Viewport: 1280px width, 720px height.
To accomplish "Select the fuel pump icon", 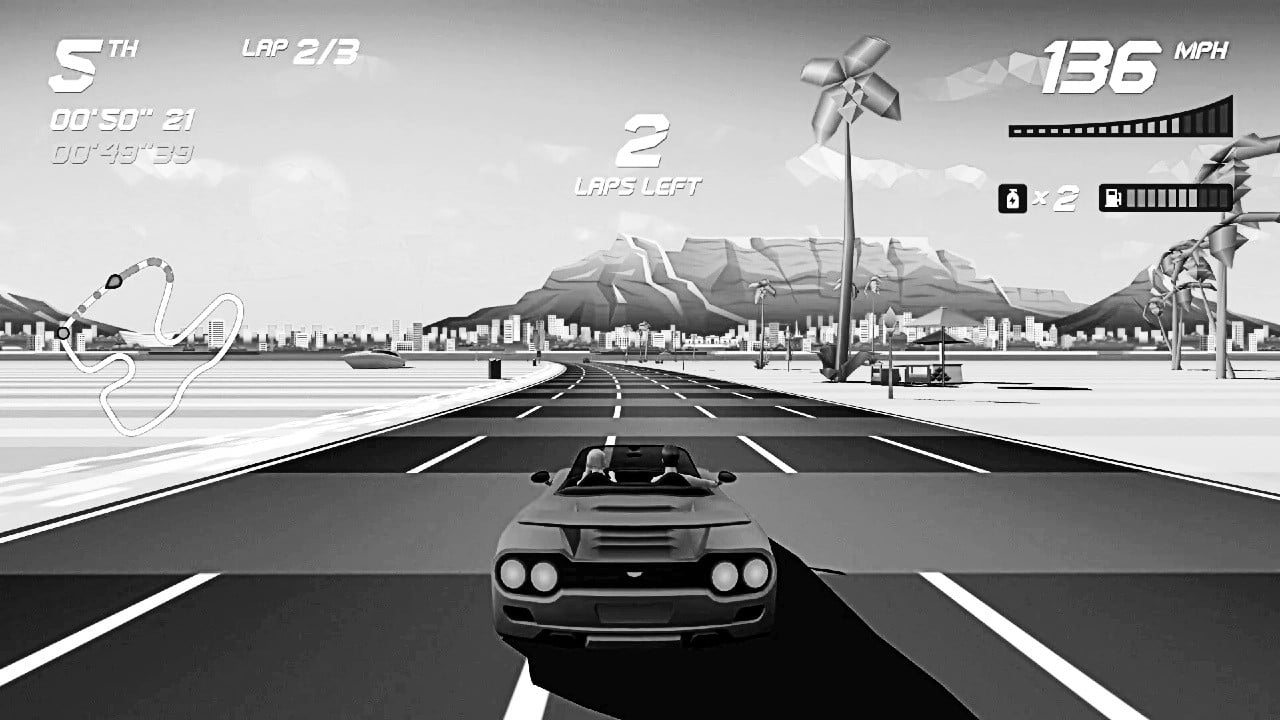I will pos(1112,196).
